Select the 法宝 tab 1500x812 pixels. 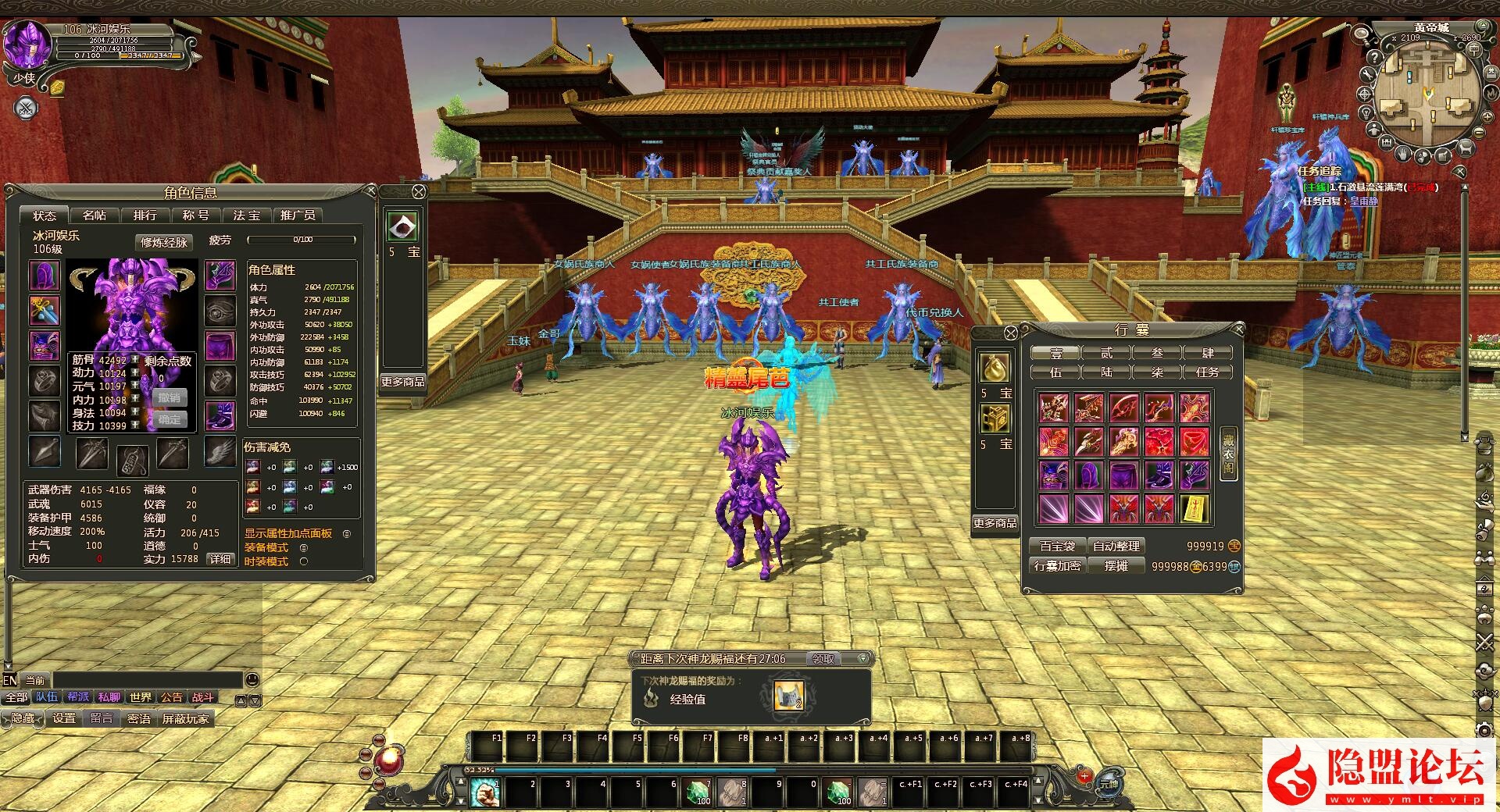(x=247, y=215)
